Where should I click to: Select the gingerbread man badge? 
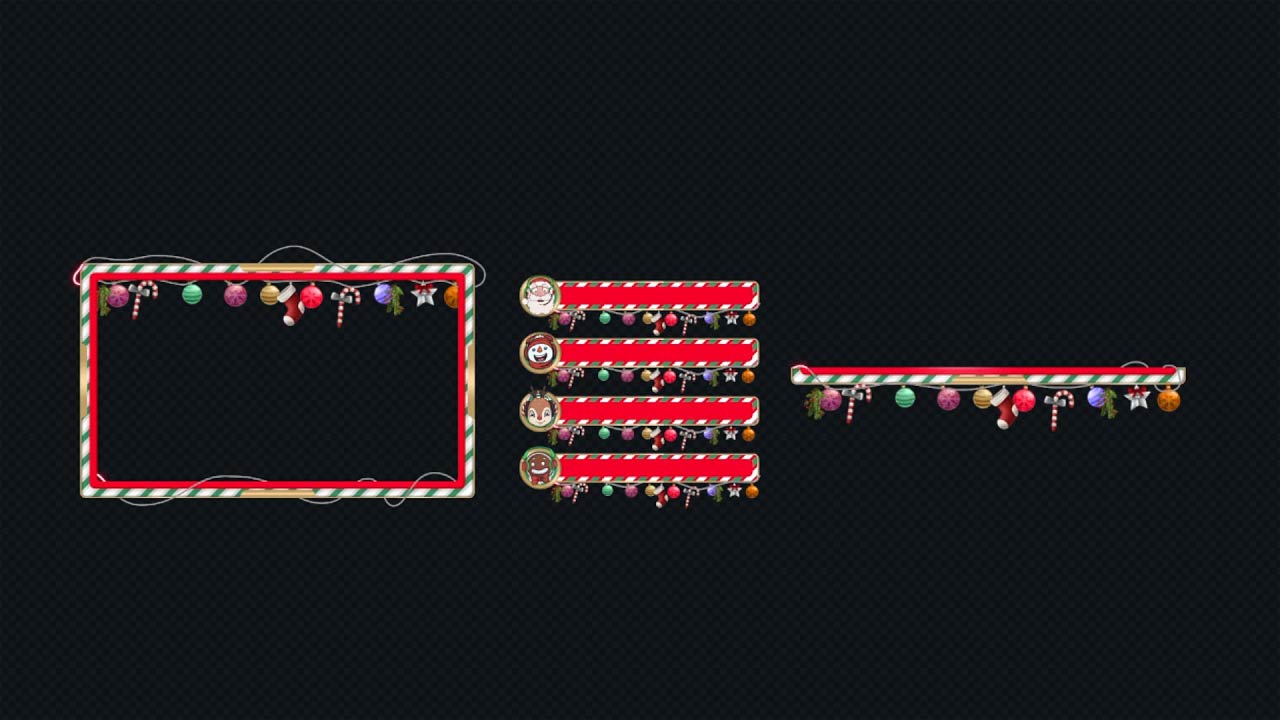[540, 466]
